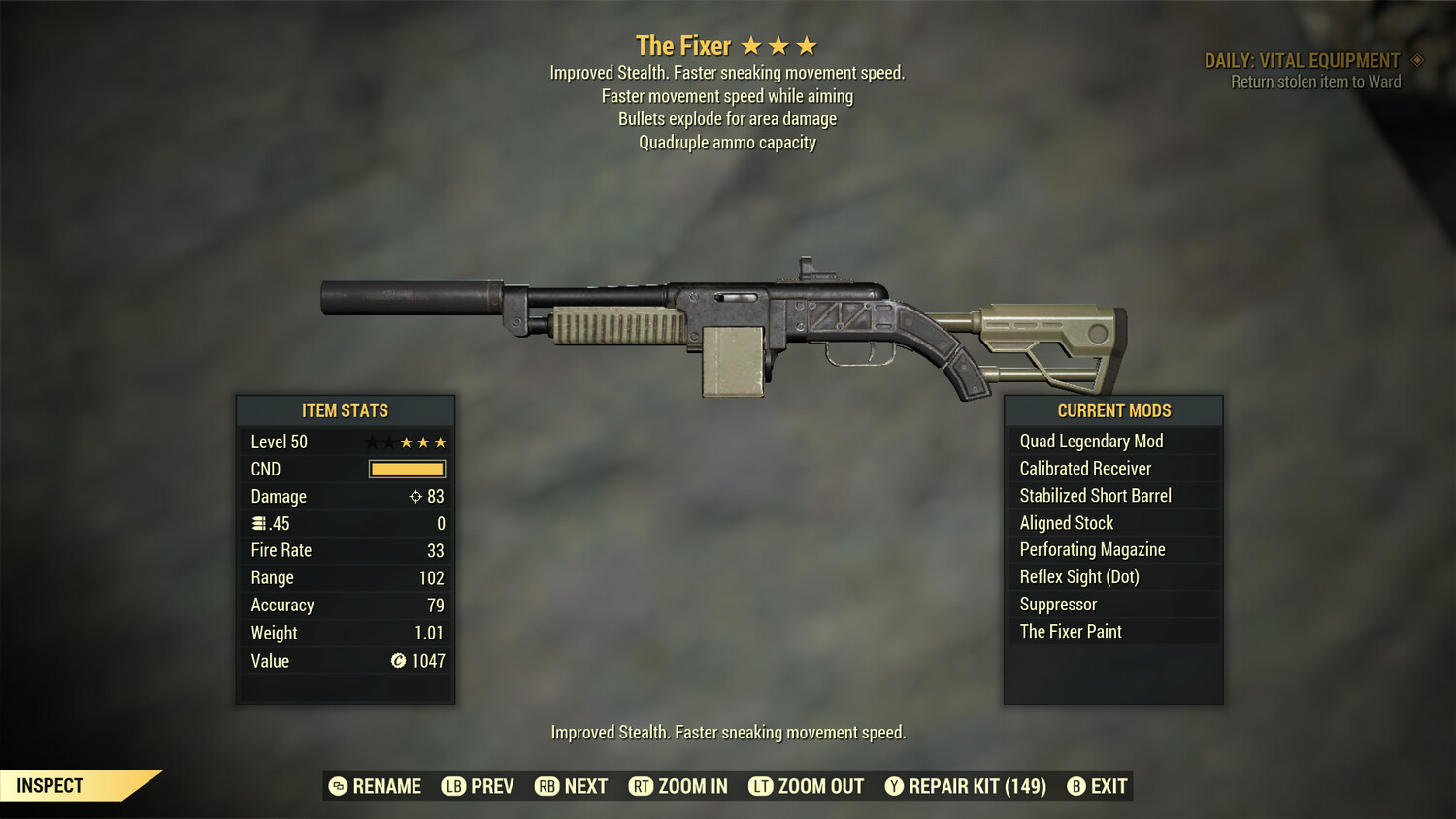Screen dimensions: 1456x819
Task: Click the .45 ammo icon in Item Stats
Action: (x=259, y=523)
